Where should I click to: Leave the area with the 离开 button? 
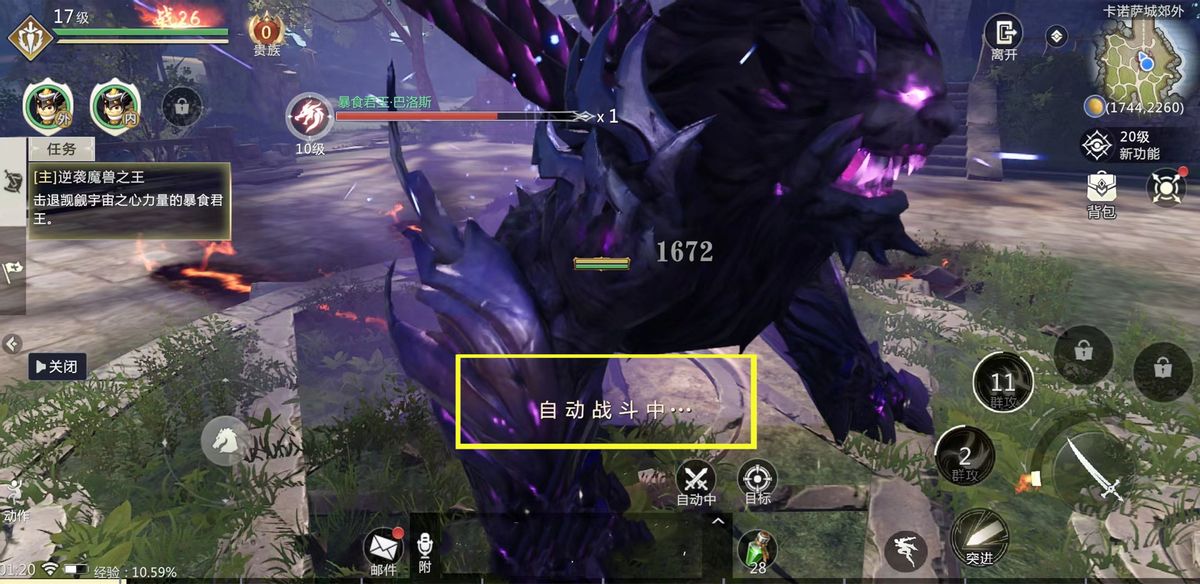(1003, 38)
